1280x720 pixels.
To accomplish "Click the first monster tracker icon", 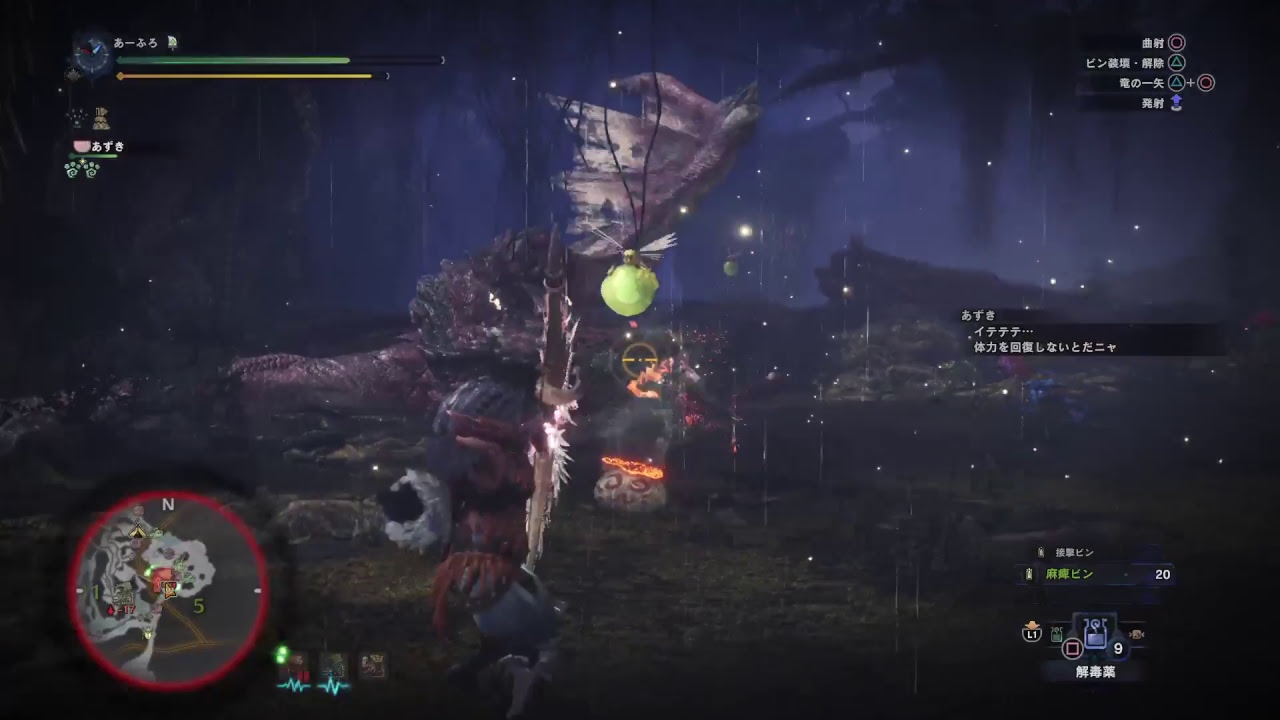I will [296, 666].
